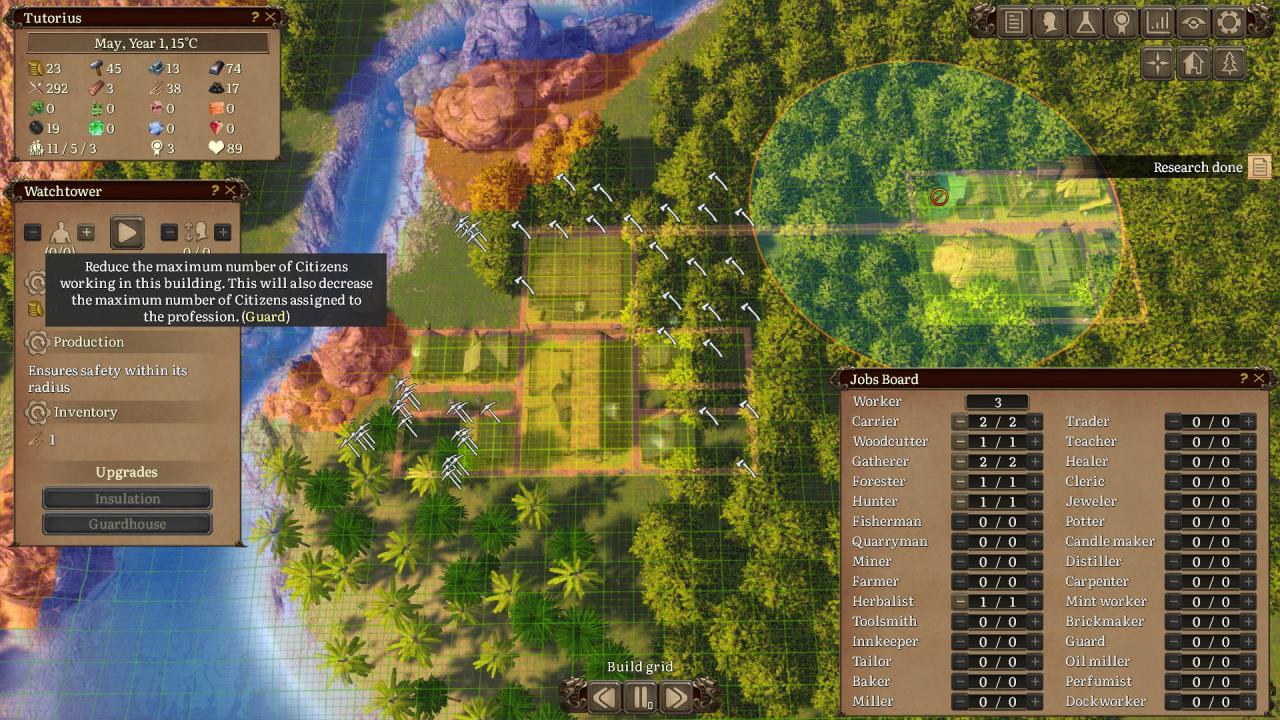The image size is (1280, 720).
Task: Toggle the Watchtower's play button
Action: (x=127, y=233)
